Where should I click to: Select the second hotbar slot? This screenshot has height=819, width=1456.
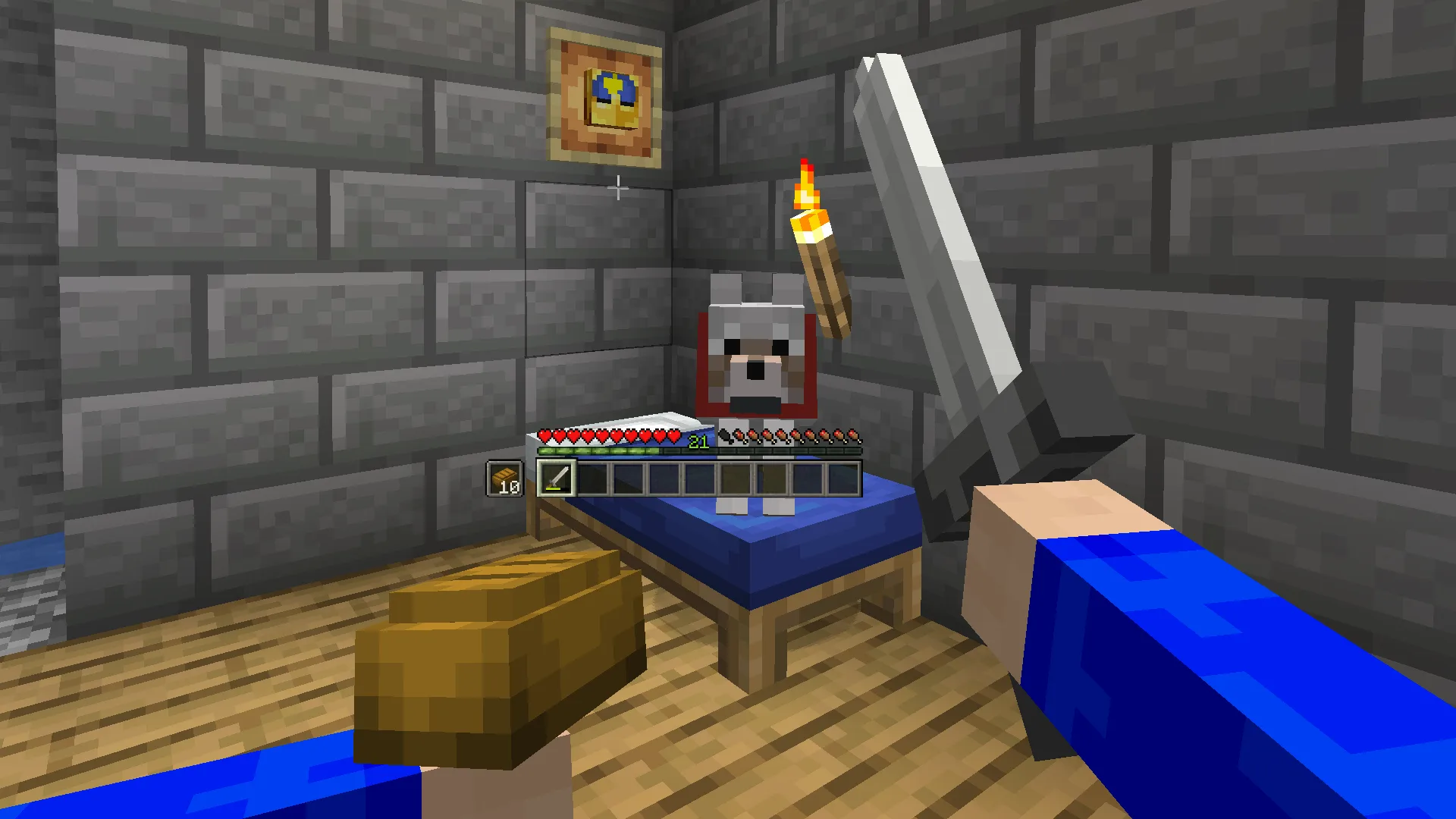(591, 478)
